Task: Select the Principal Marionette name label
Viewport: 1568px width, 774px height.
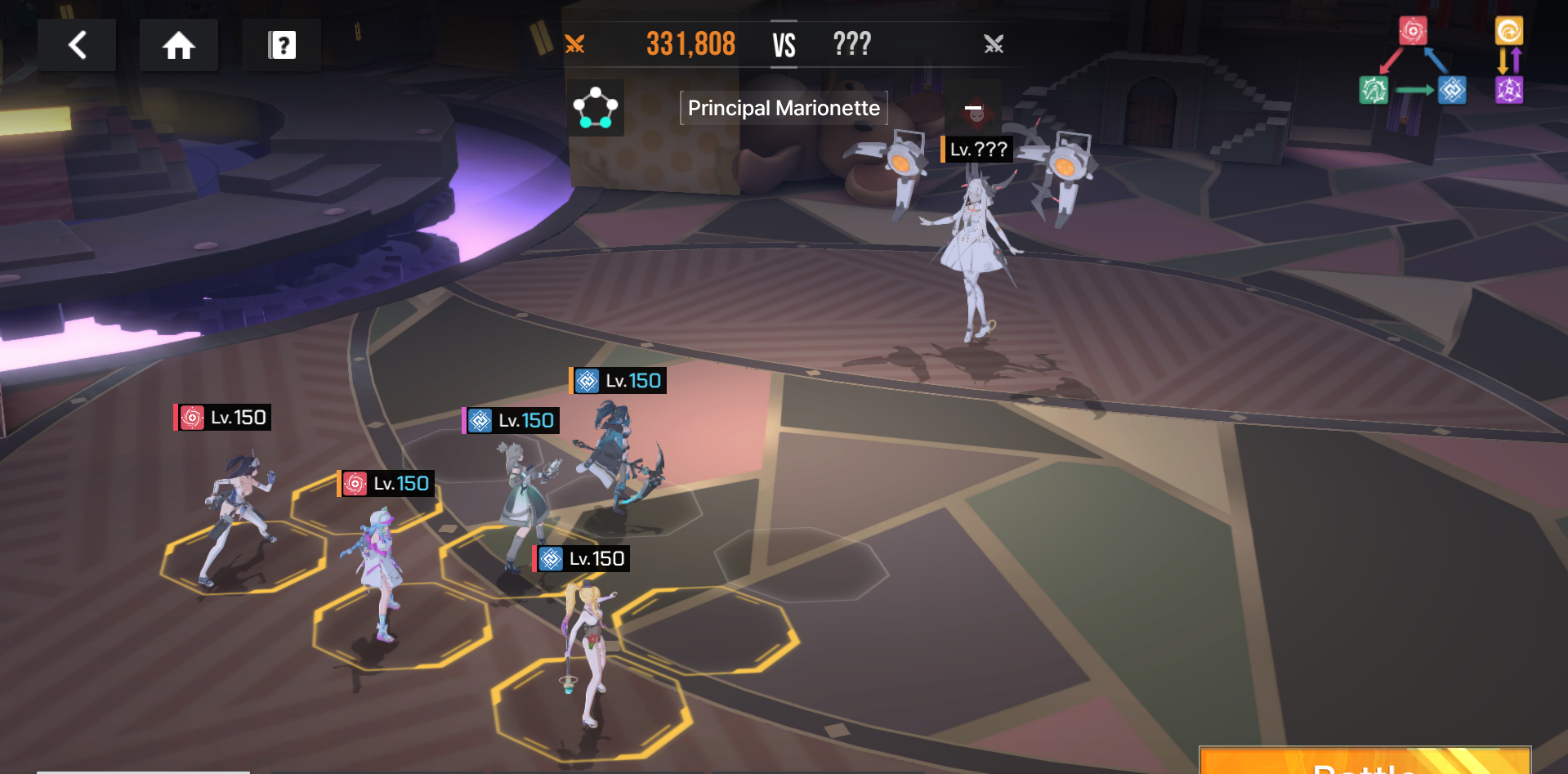Action: coord(784,108)
